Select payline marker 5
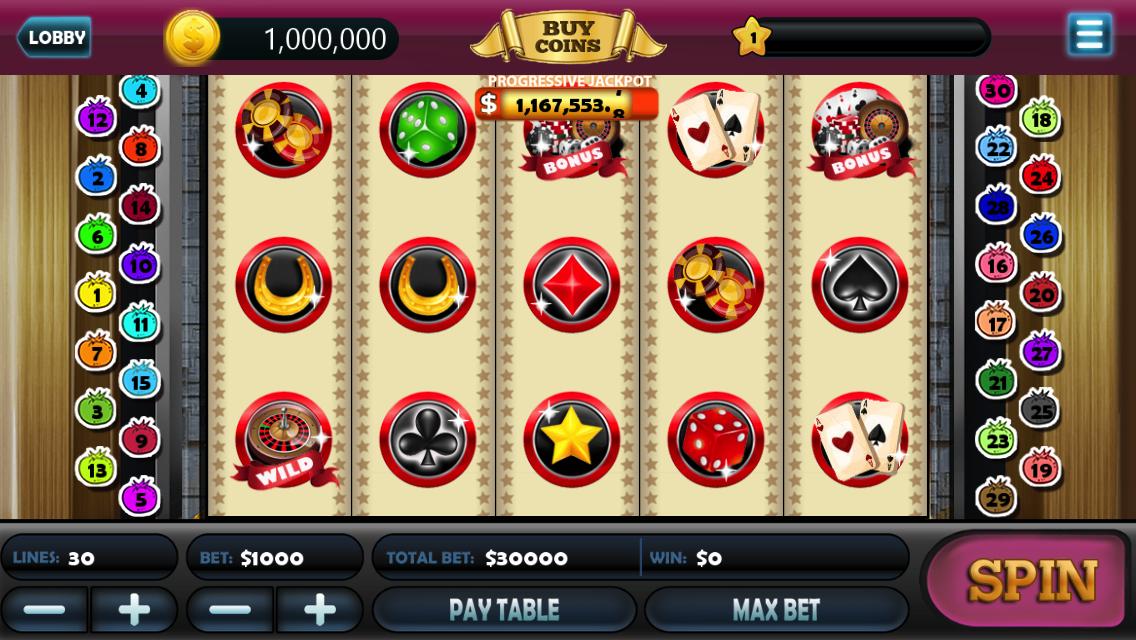This screenshot has width=1136, height=640. [x=140, y=497]
